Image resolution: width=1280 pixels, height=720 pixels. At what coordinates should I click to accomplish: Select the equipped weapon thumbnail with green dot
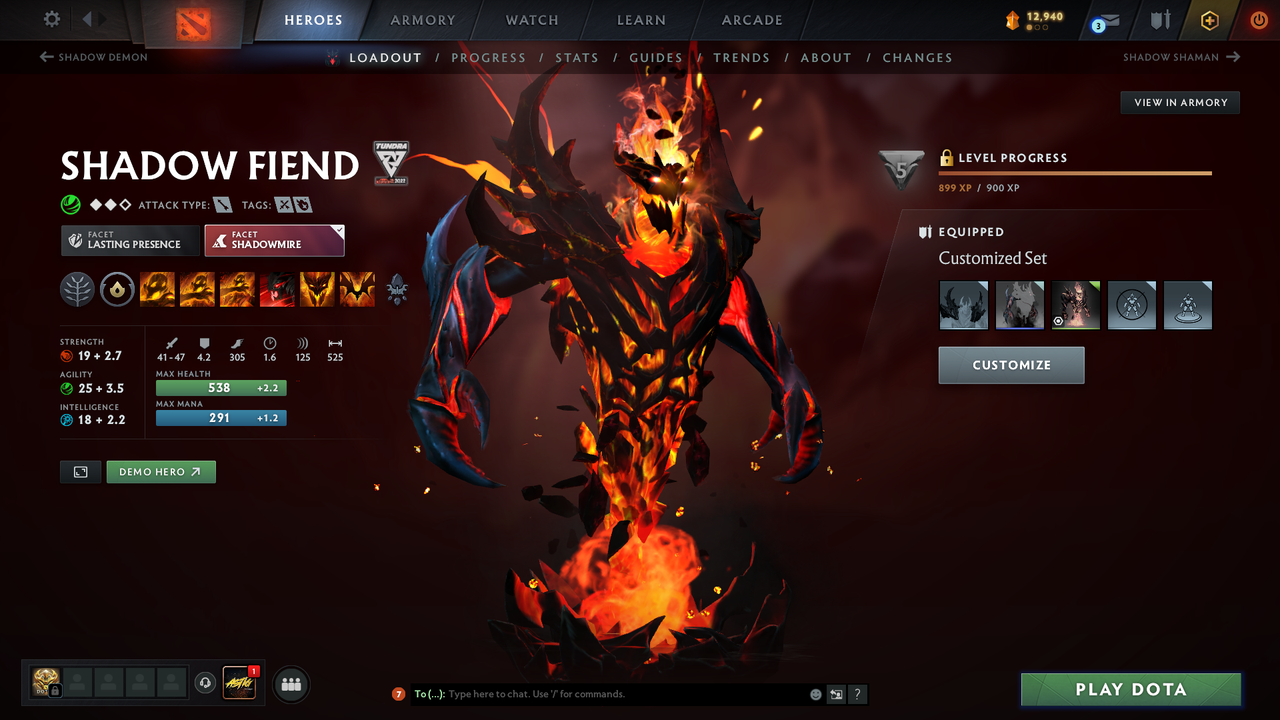(x=1075, y=305)
